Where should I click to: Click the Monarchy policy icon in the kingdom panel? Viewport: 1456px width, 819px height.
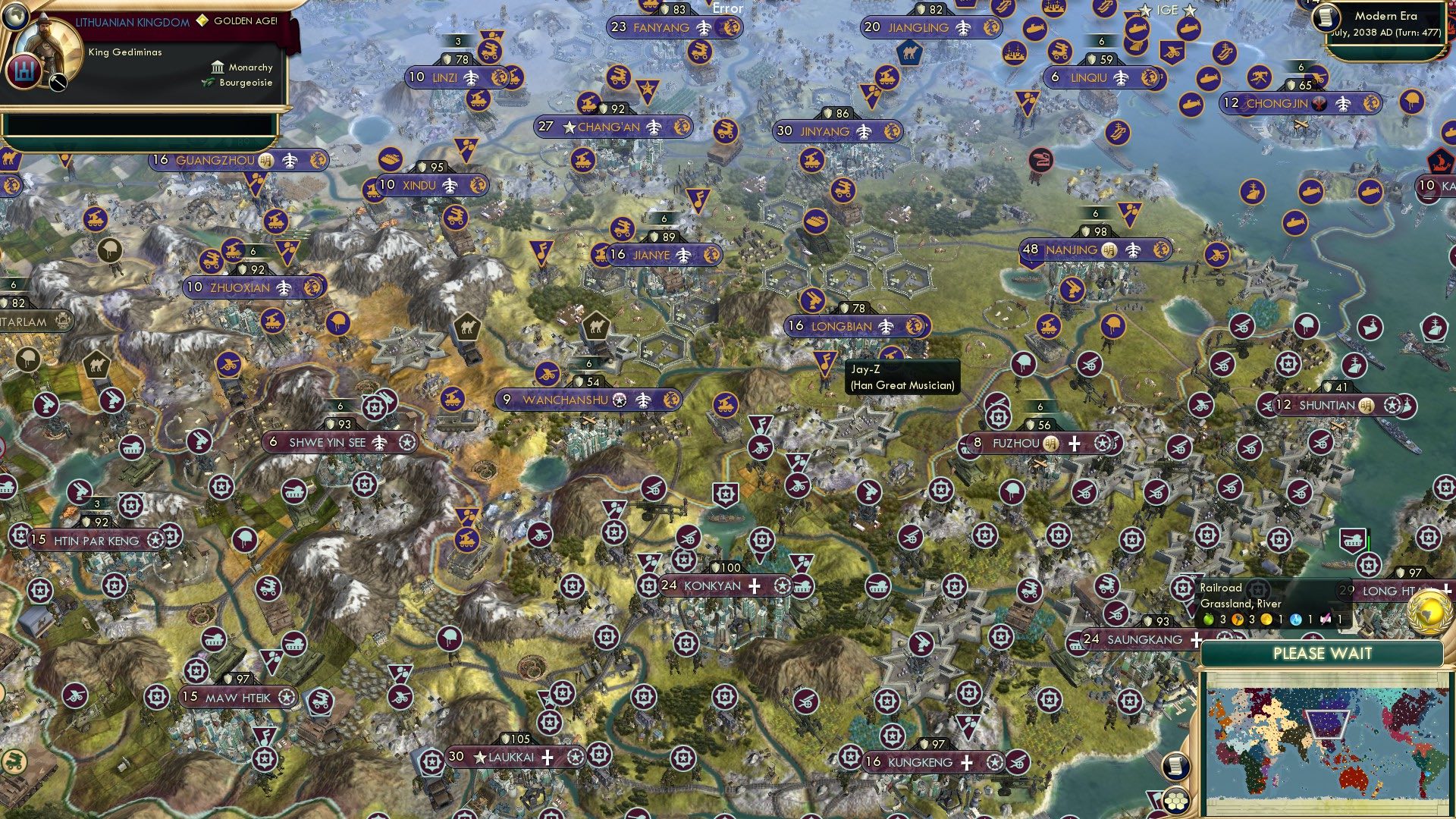218,67
